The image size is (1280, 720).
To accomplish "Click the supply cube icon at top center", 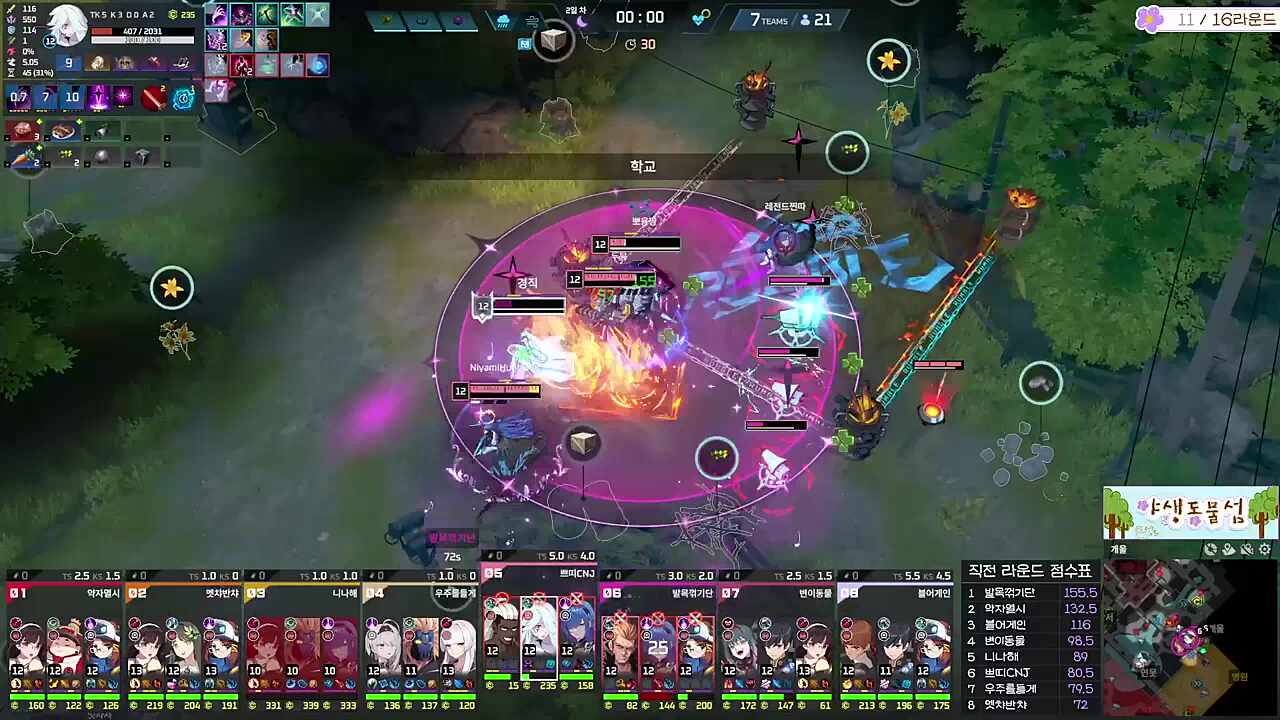I will point(554,40).
